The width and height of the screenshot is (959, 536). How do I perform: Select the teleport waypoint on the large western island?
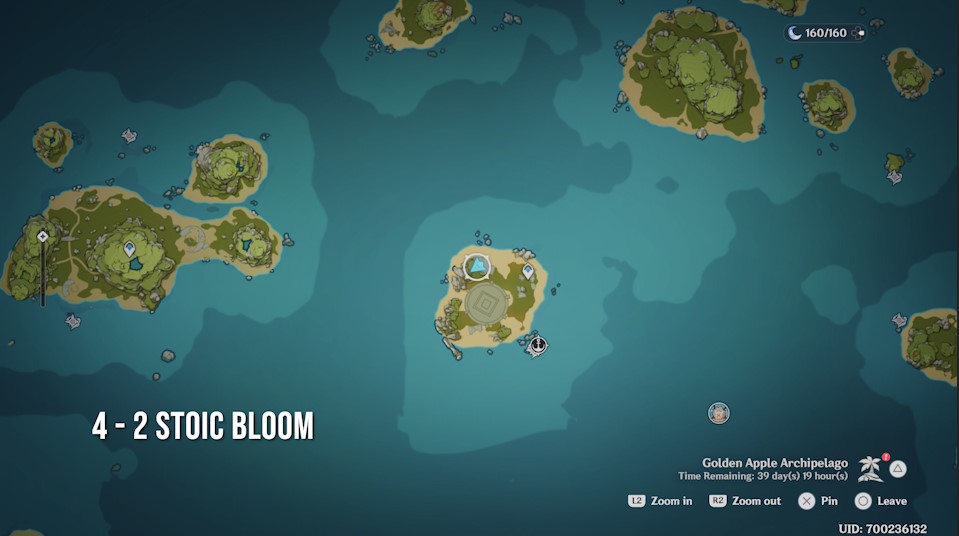coord(129,248)
